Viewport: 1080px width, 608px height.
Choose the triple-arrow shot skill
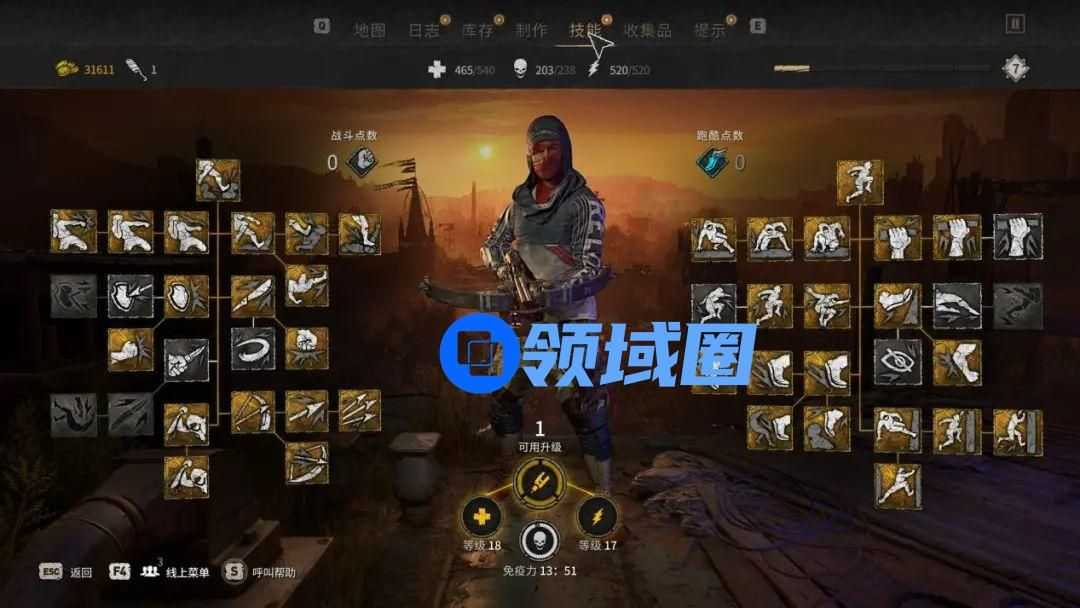pos(359,410)
